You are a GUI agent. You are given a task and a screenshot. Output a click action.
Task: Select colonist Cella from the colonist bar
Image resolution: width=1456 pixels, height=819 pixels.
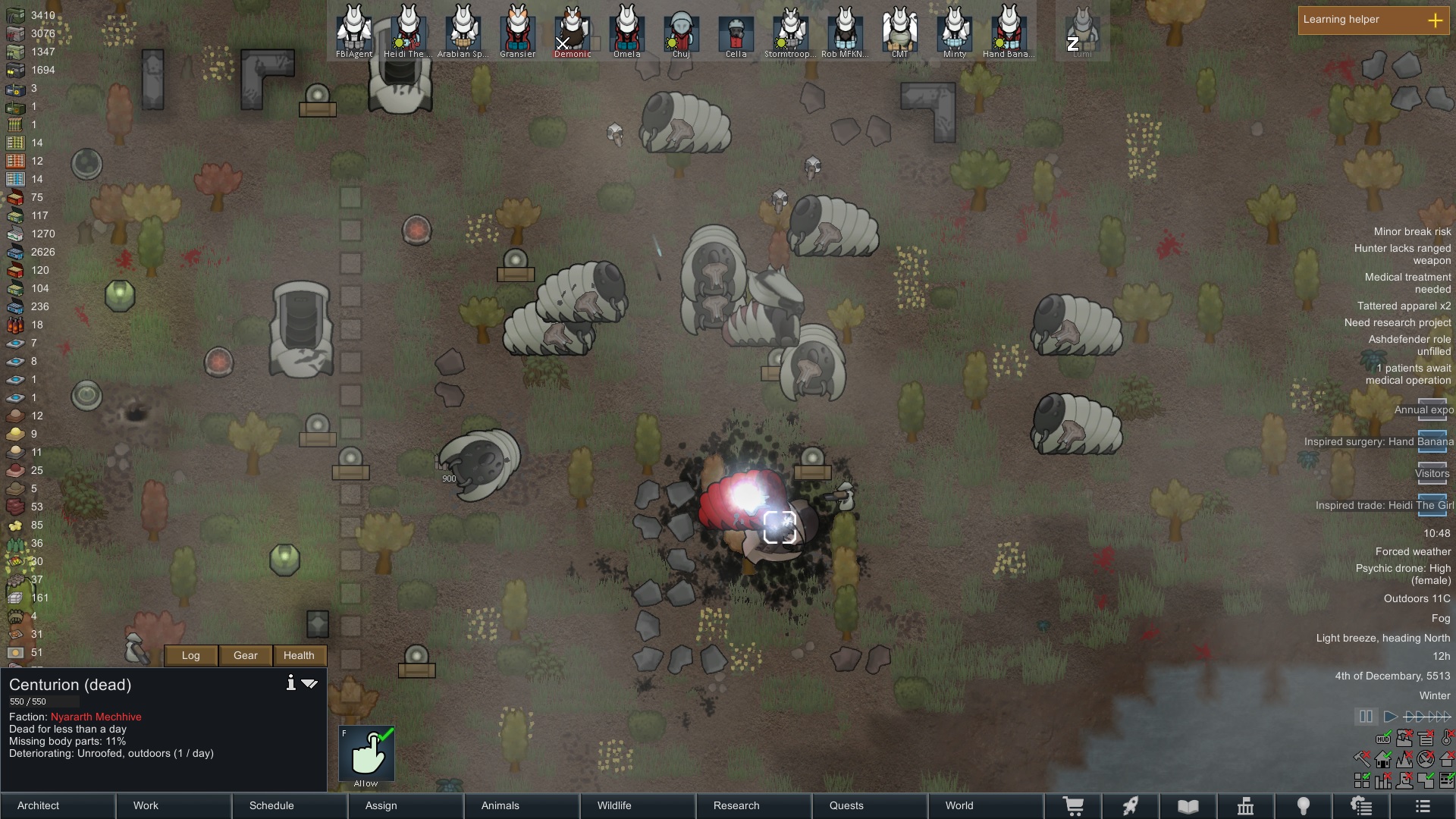click(x=736, y=32)
